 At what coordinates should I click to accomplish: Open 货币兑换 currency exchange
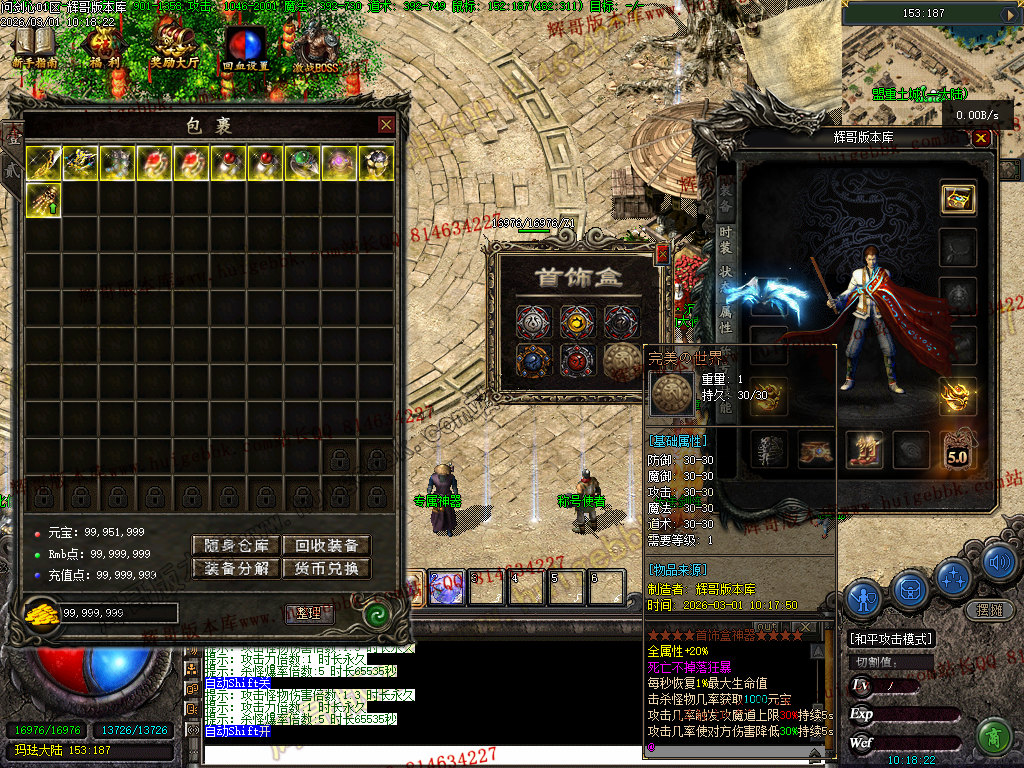325,568
